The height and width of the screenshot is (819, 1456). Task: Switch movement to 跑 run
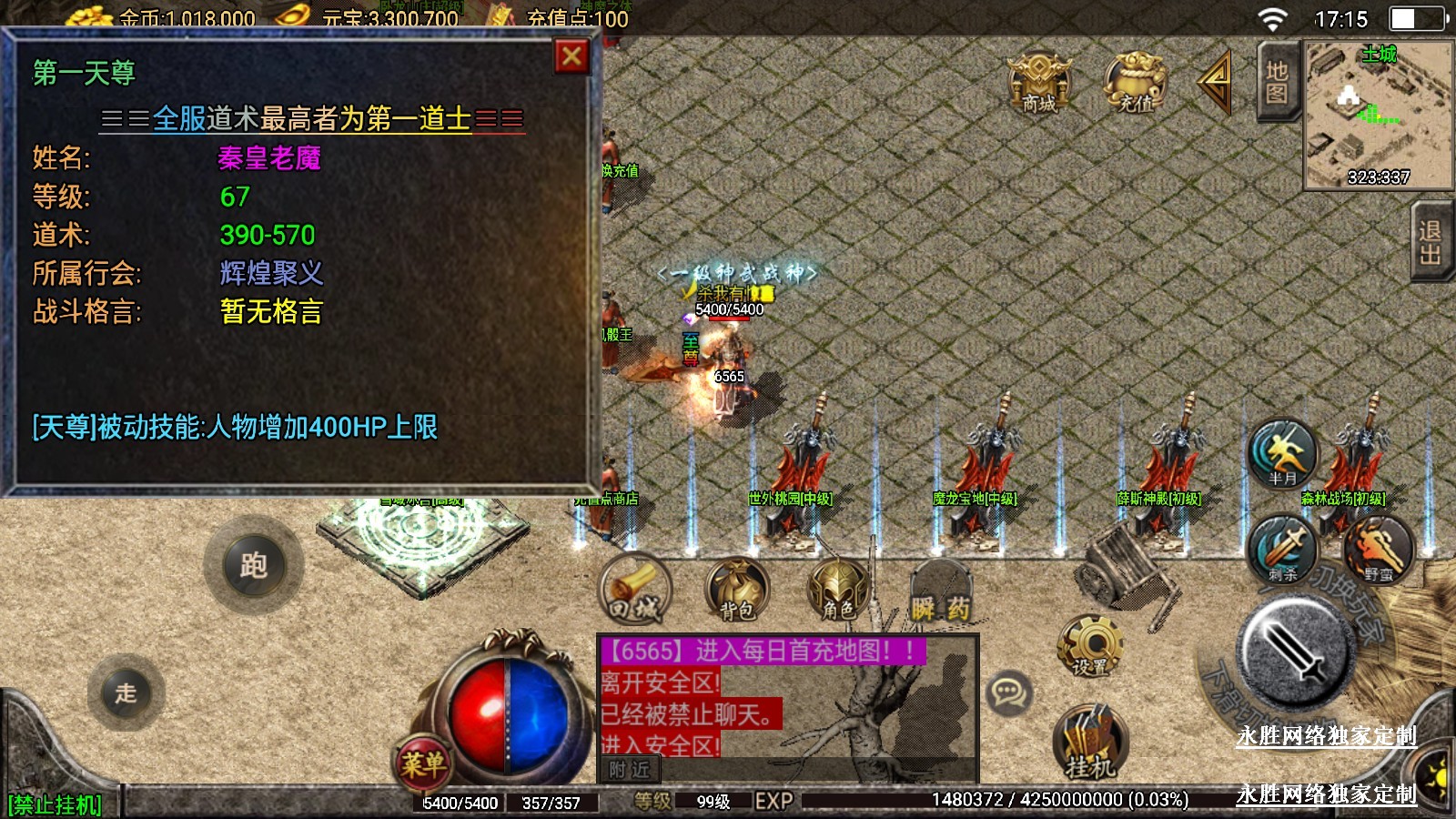[x=254, y=565]
